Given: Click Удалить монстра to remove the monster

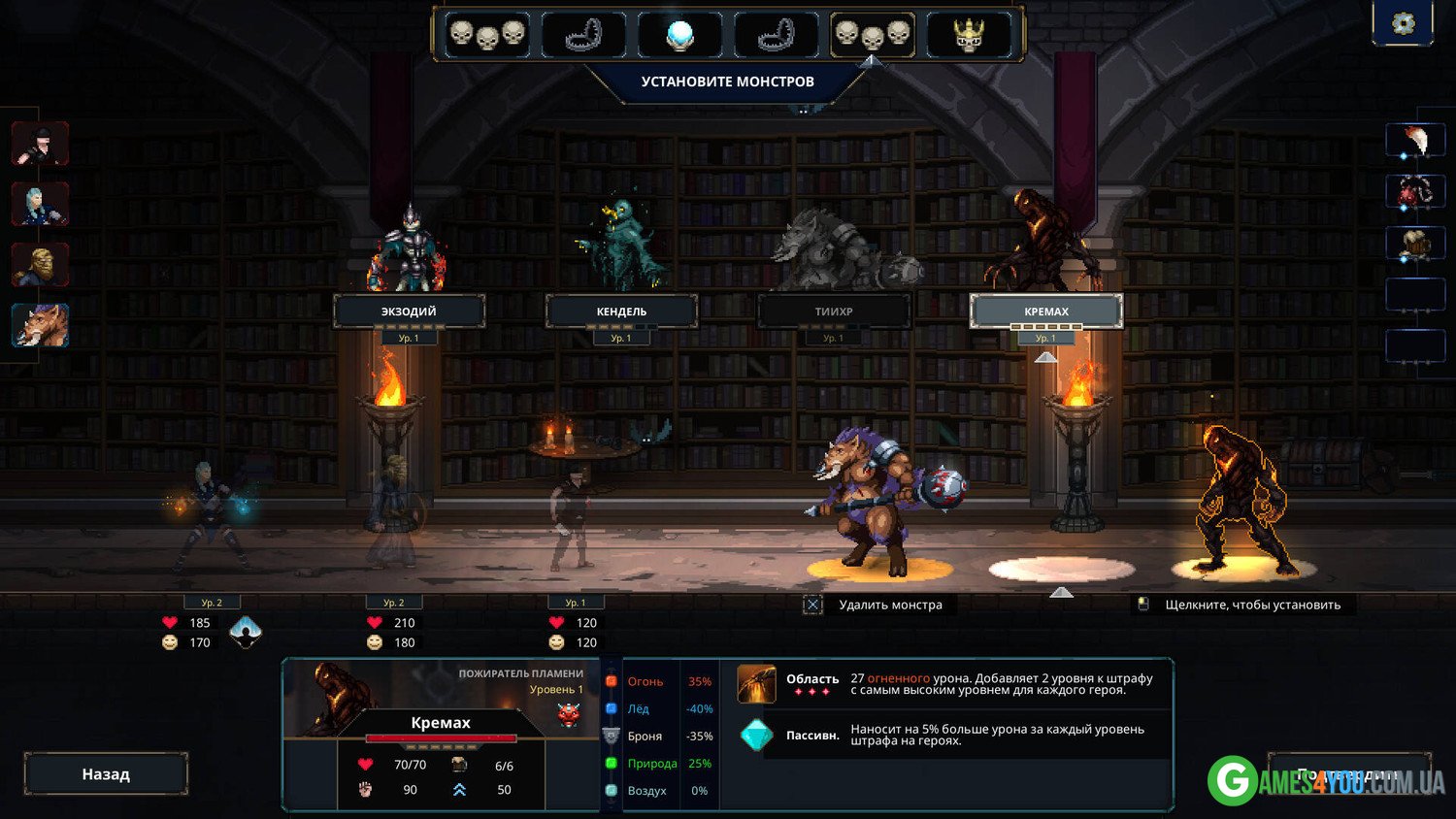Looking at the screenshot, I should (889, 605).
